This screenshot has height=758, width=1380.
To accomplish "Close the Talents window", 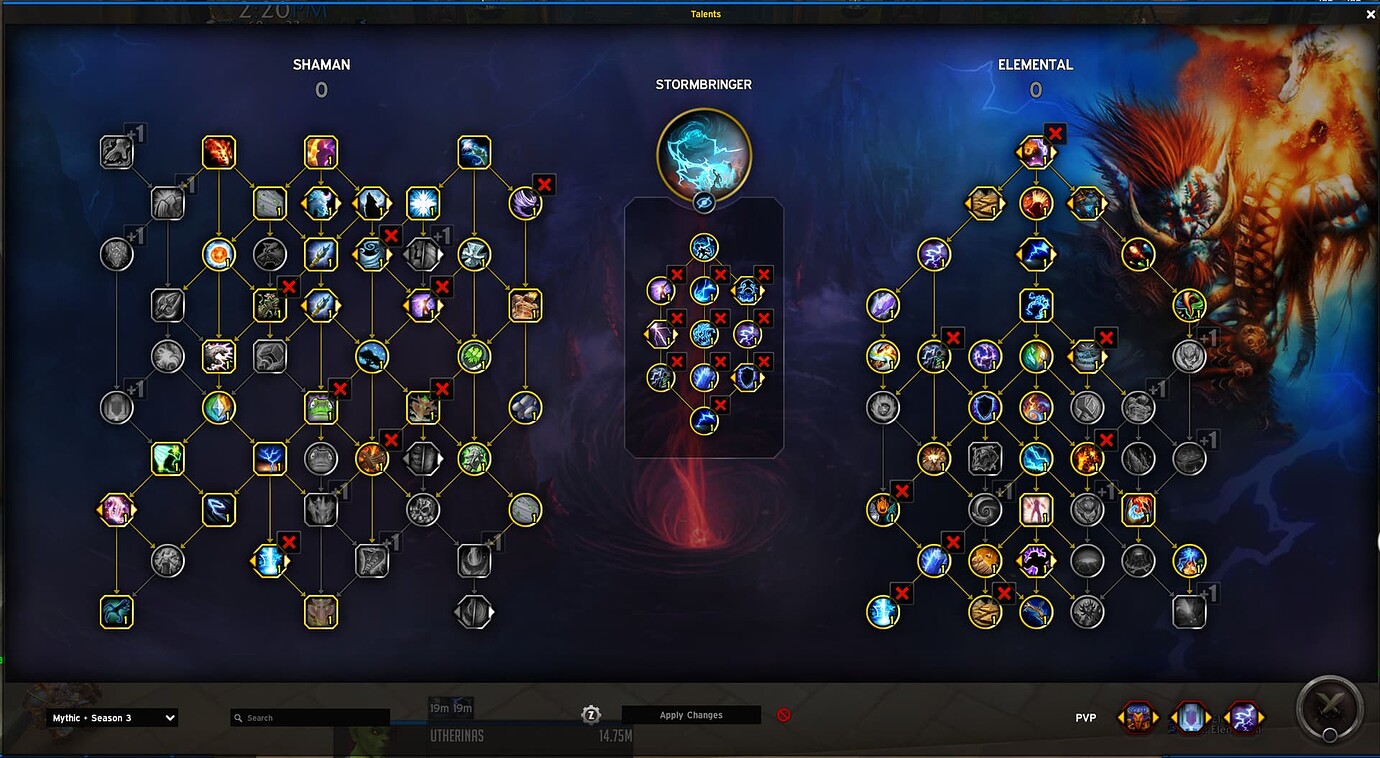I will [1370, 15].
